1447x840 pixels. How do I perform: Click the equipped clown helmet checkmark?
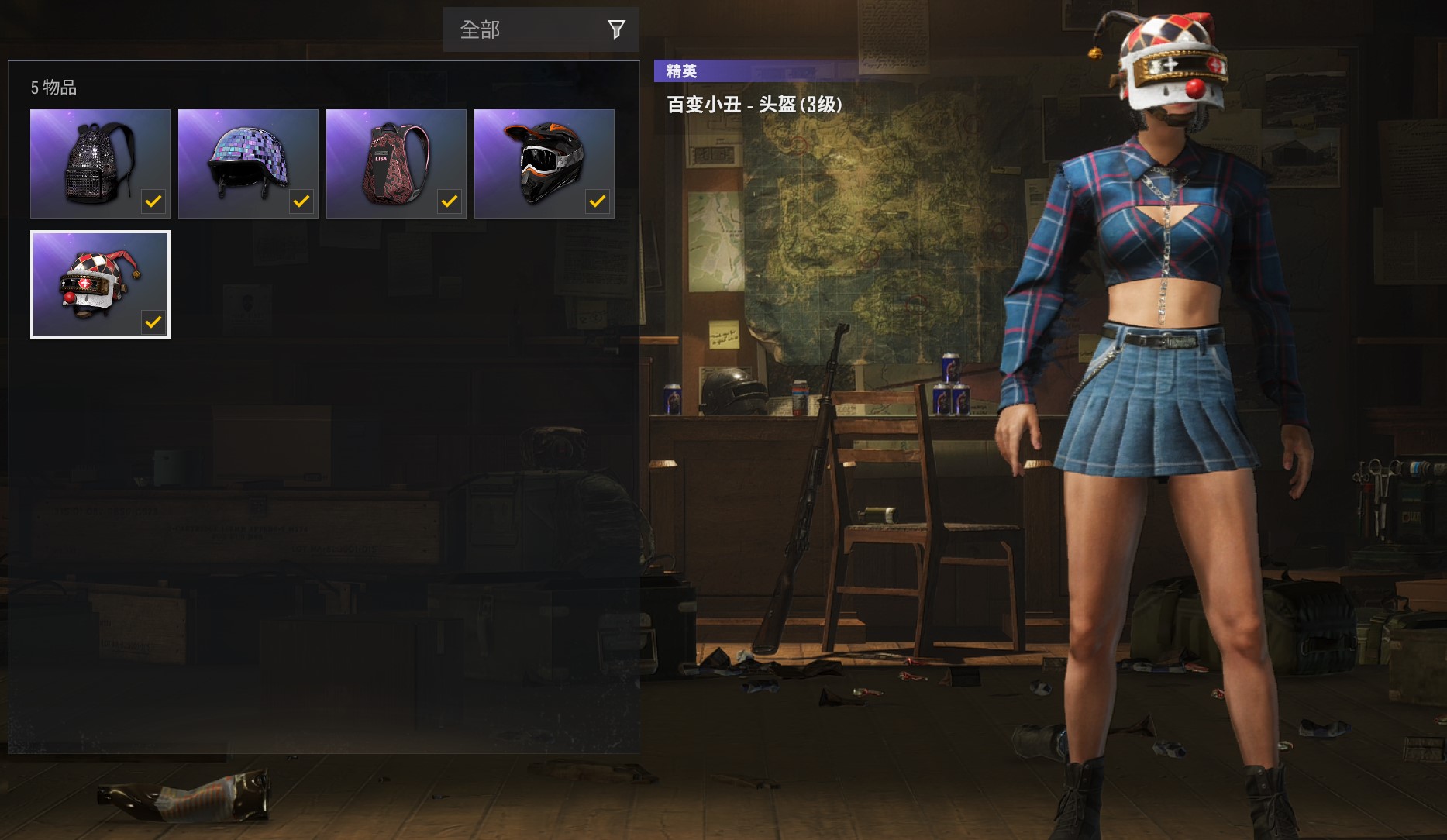click(153, 322)
